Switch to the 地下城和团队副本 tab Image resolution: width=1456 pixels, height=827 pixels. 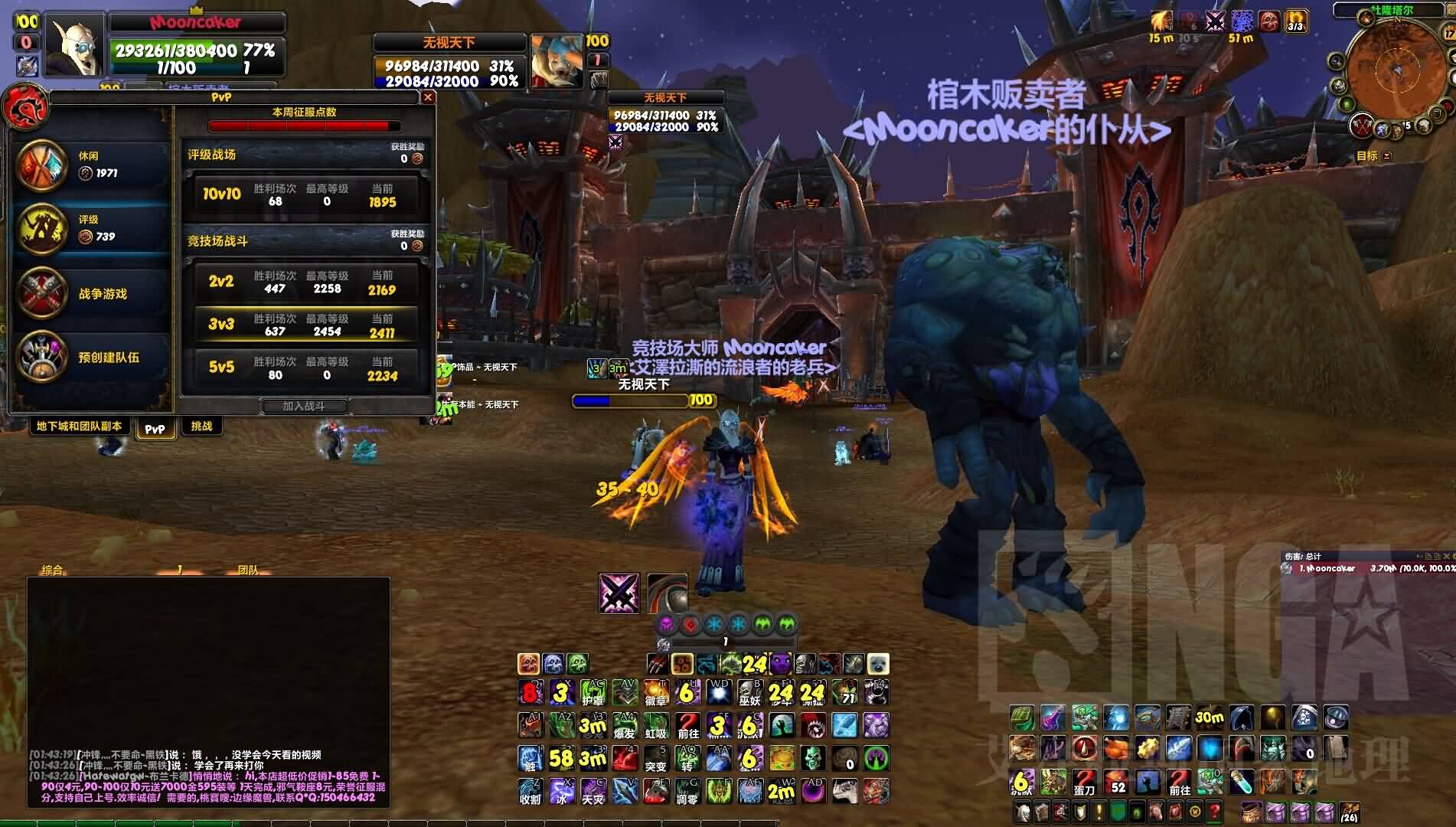click(x=79, y=427)
